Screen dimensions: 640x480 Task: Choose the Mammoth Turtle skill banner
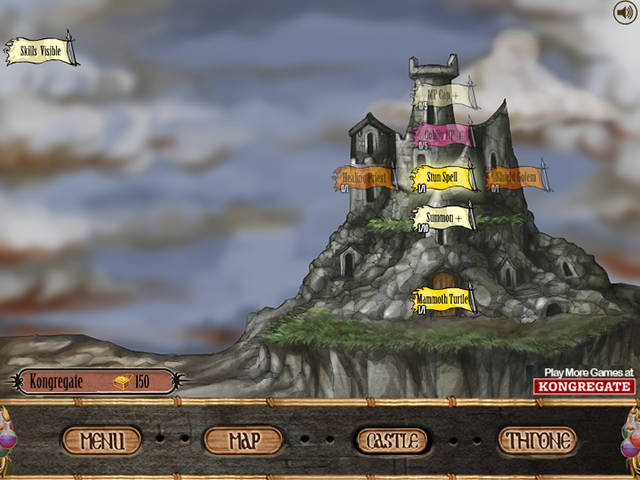click(x=442, y=299)
